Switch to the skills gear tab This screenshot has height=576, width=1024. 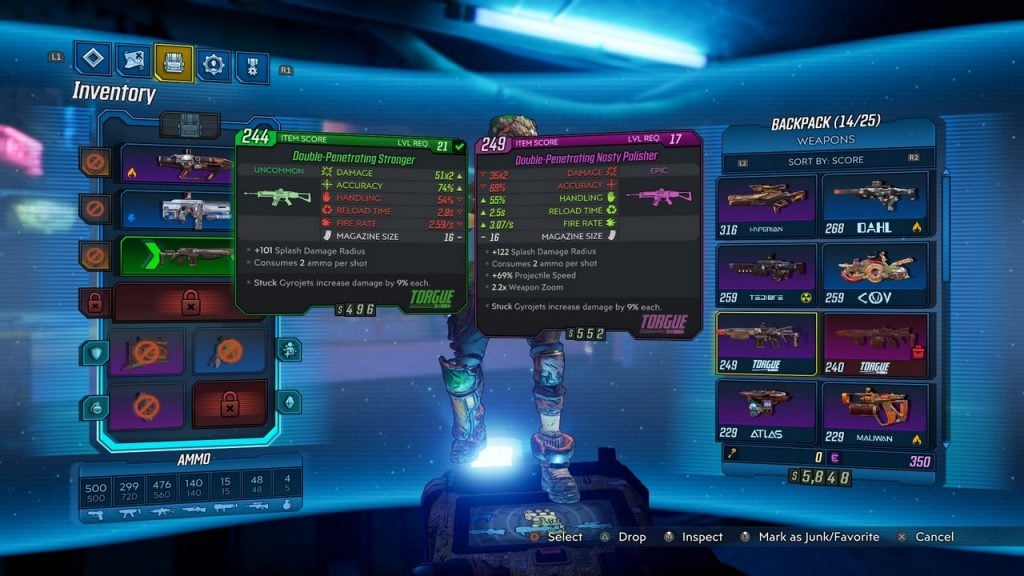click(x=212, y=65)
